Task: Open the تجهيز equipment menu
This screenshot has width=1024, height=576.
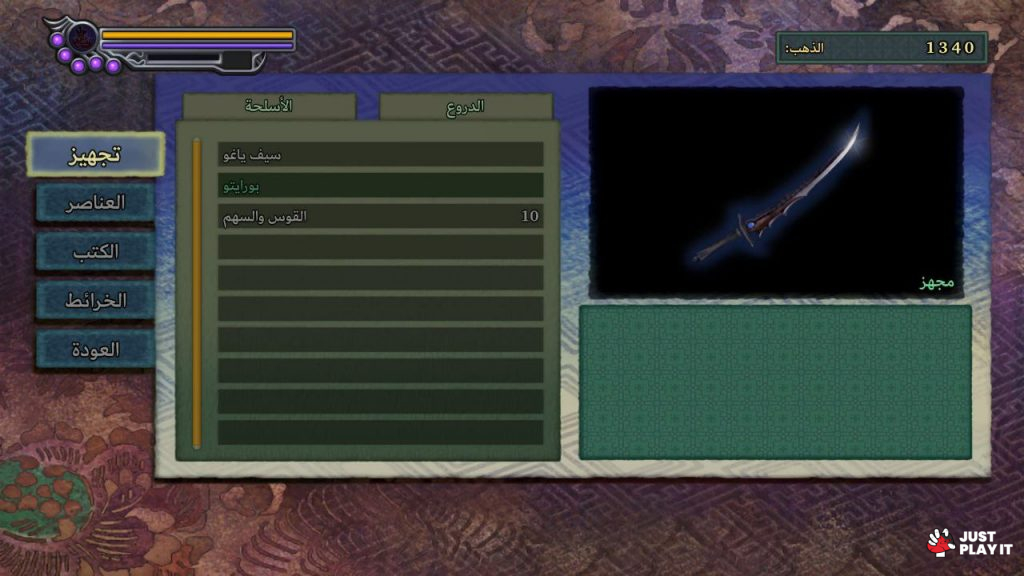Action: click(95, 154)
